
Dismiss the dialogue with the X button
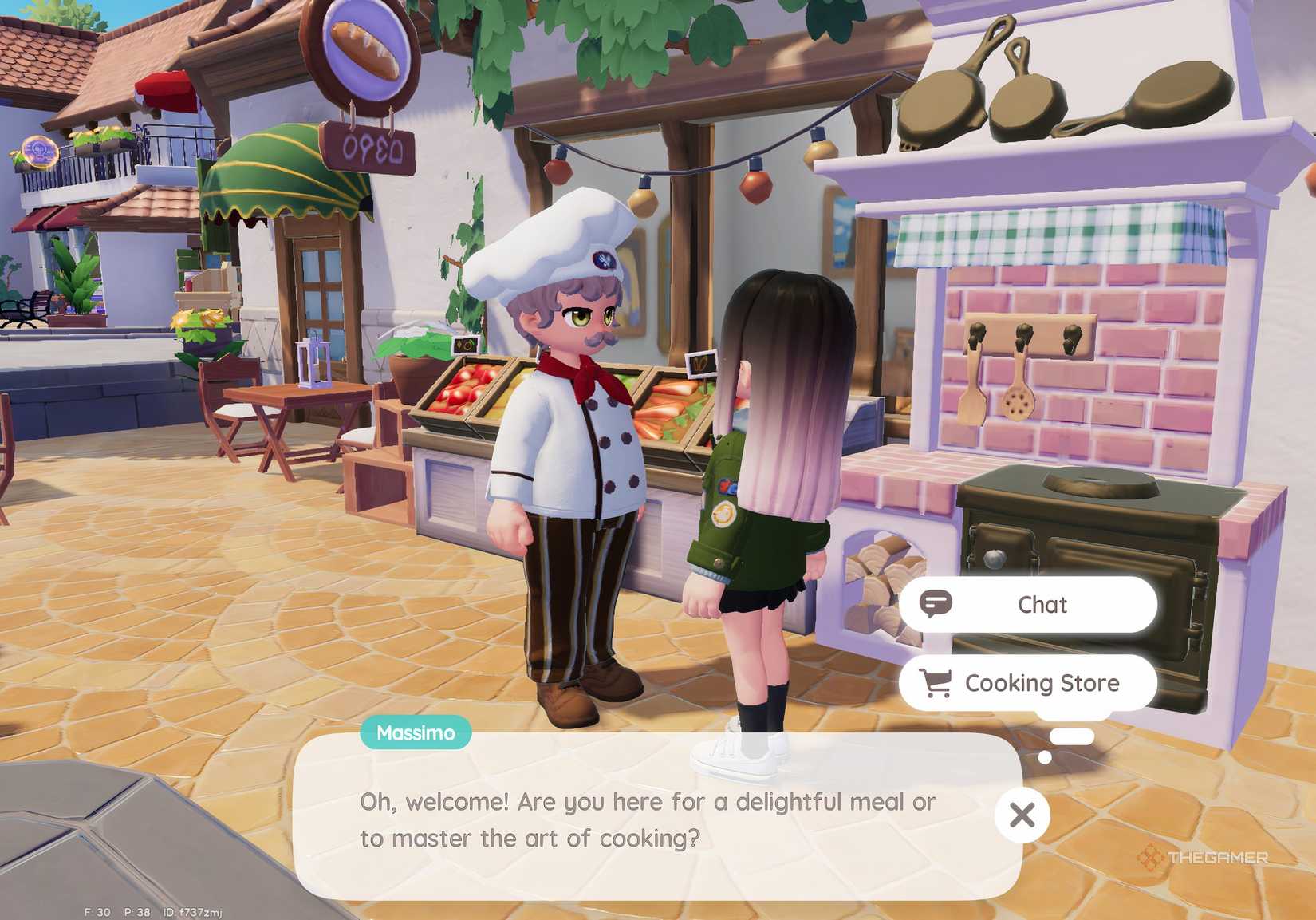[x=1022, y=815]
